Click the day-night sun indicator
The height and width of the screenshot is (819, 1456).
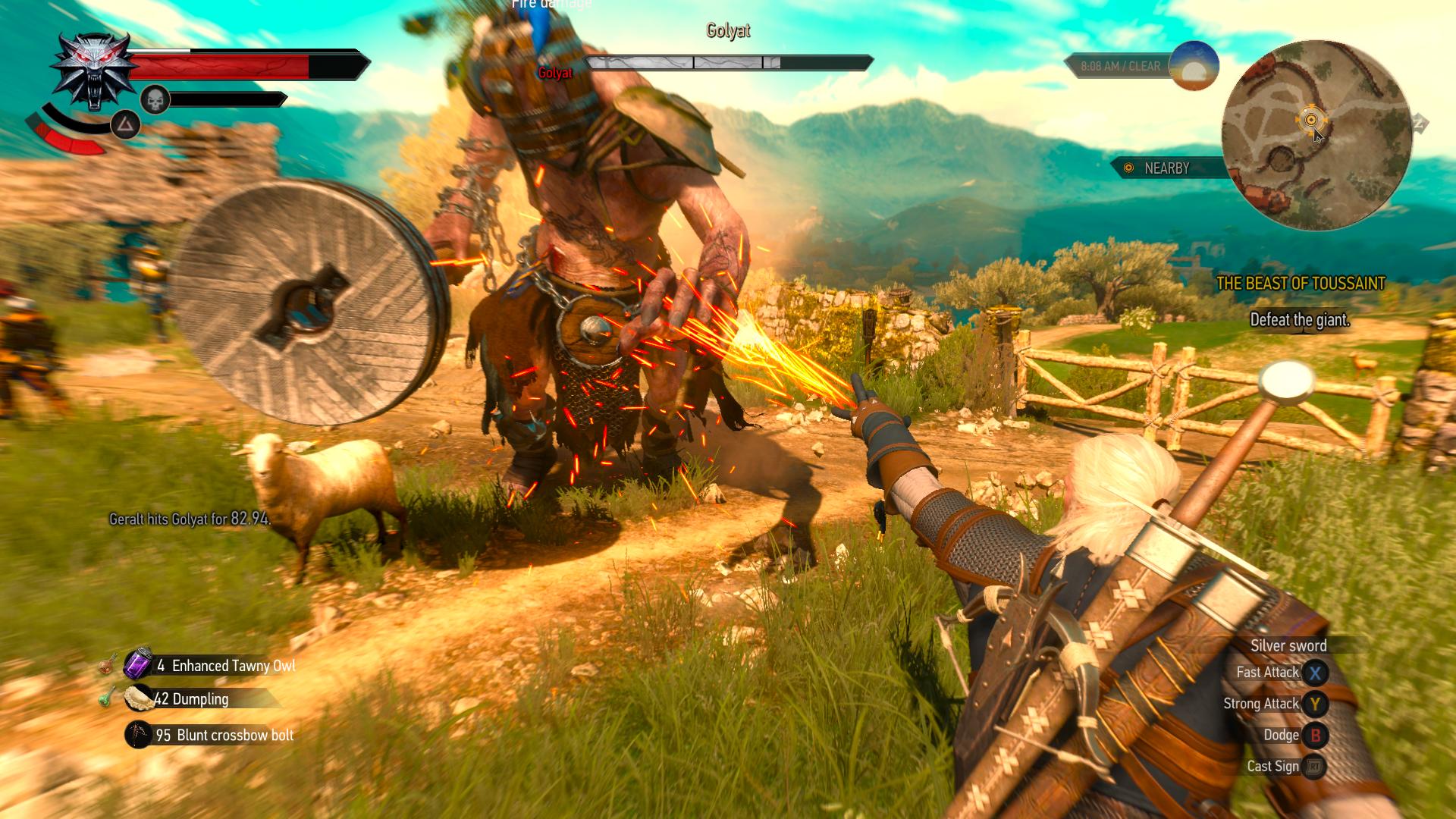(1194, 66)
